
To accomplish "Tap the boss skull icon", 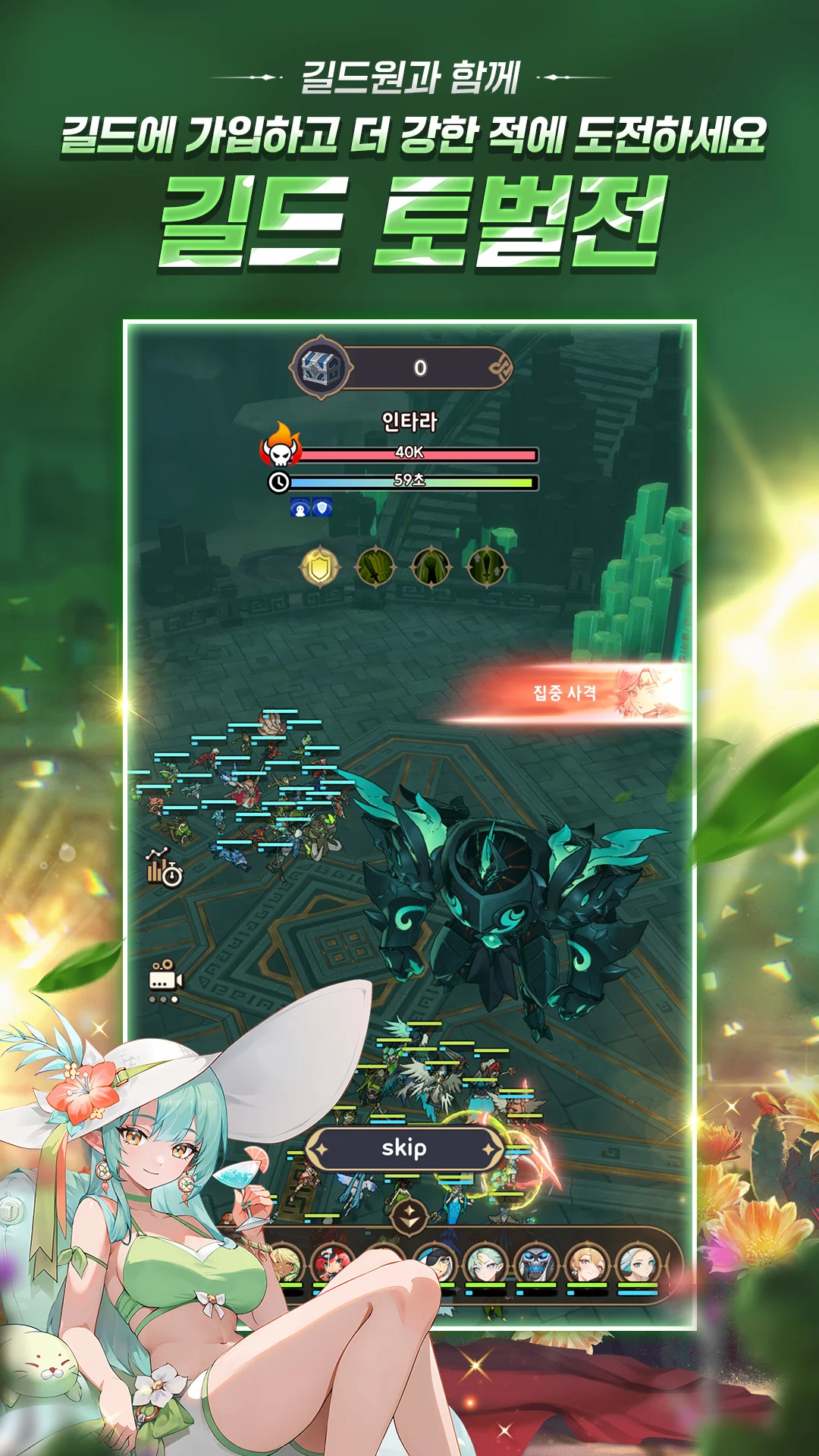I will (x=281, y=447).
